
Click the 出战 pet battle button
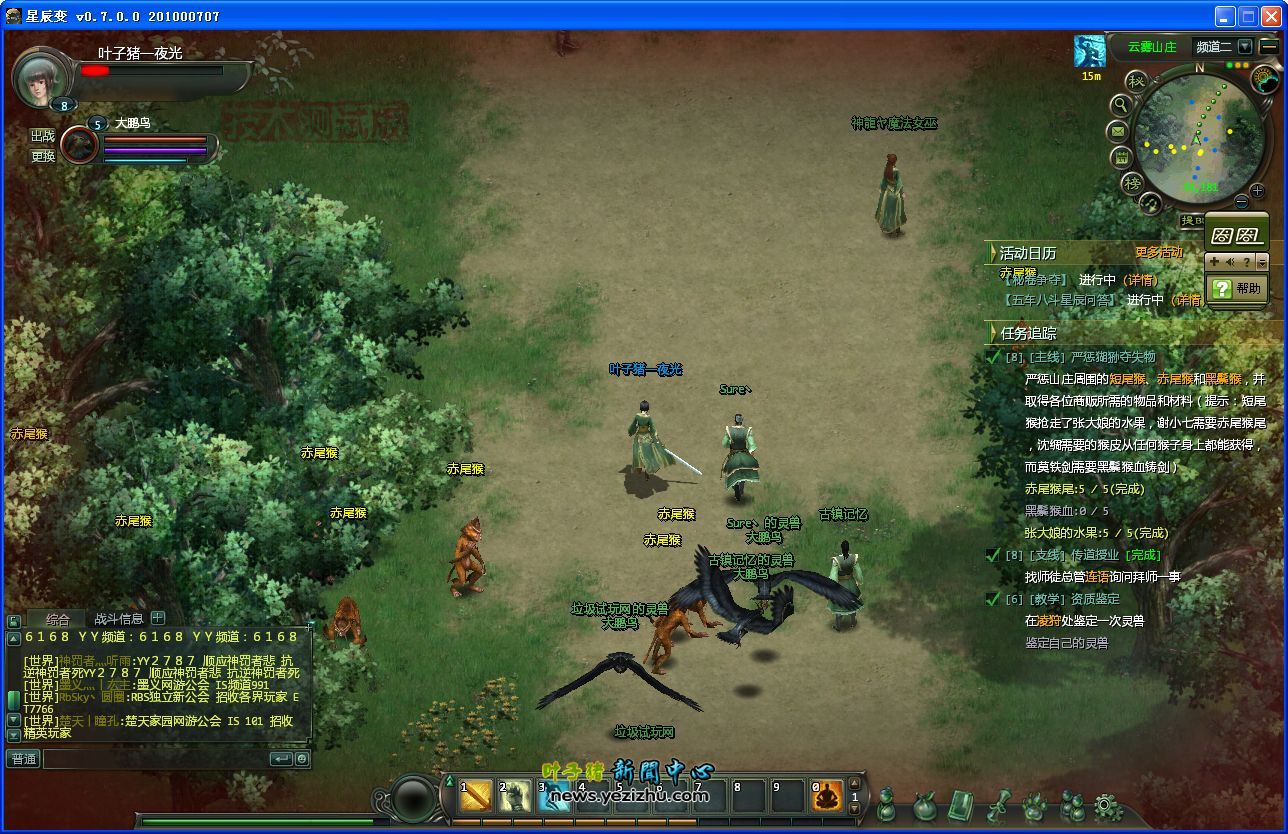point(42,136)
